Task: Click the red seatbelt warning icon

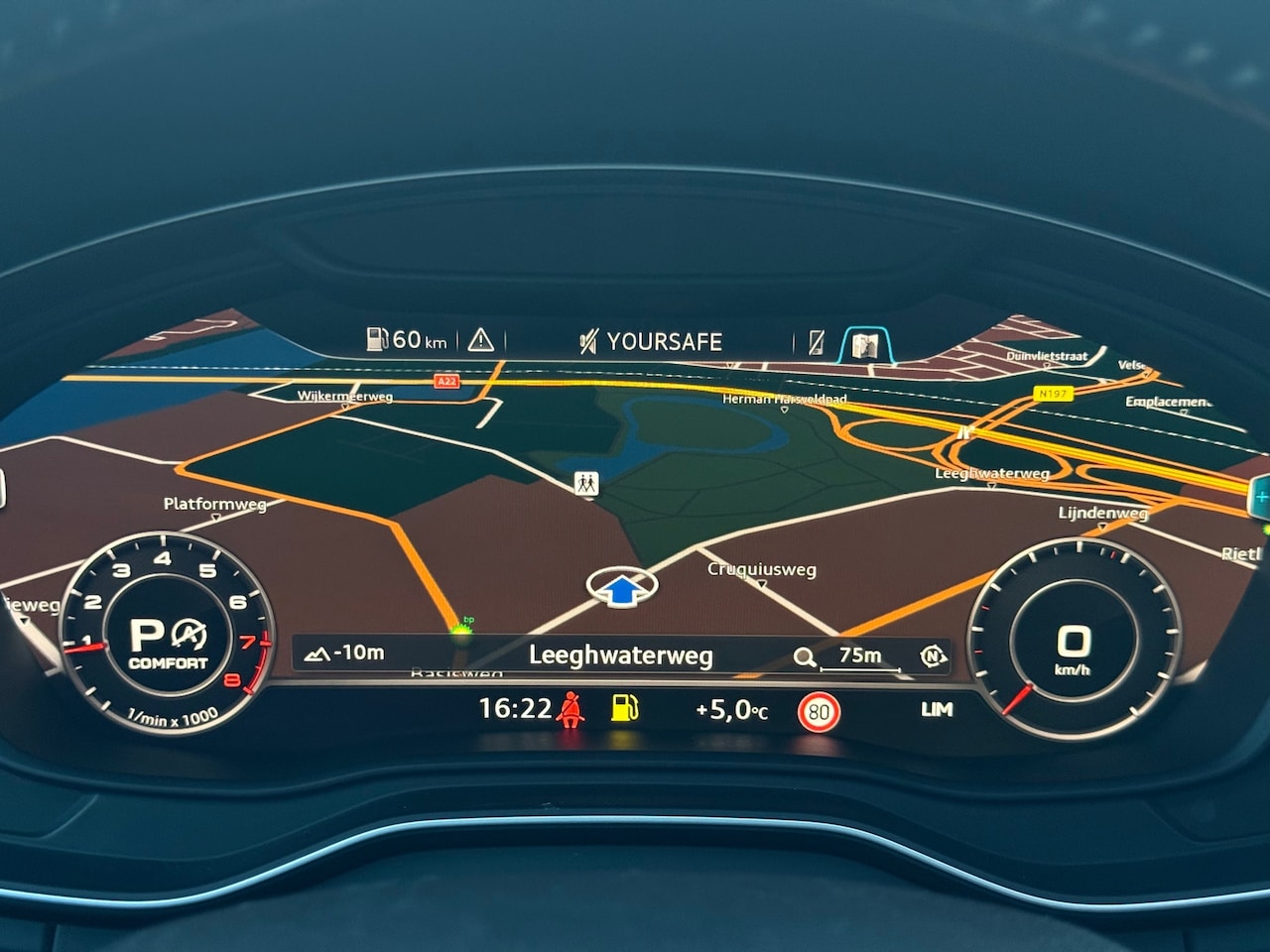Action: coord(570,709)
